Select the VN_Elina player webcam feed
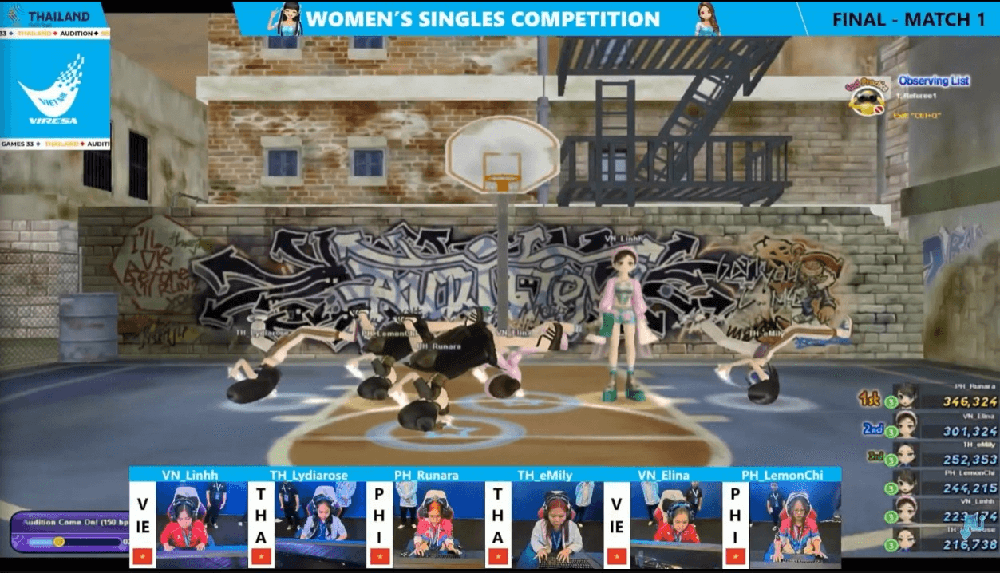 pos(663,515)
